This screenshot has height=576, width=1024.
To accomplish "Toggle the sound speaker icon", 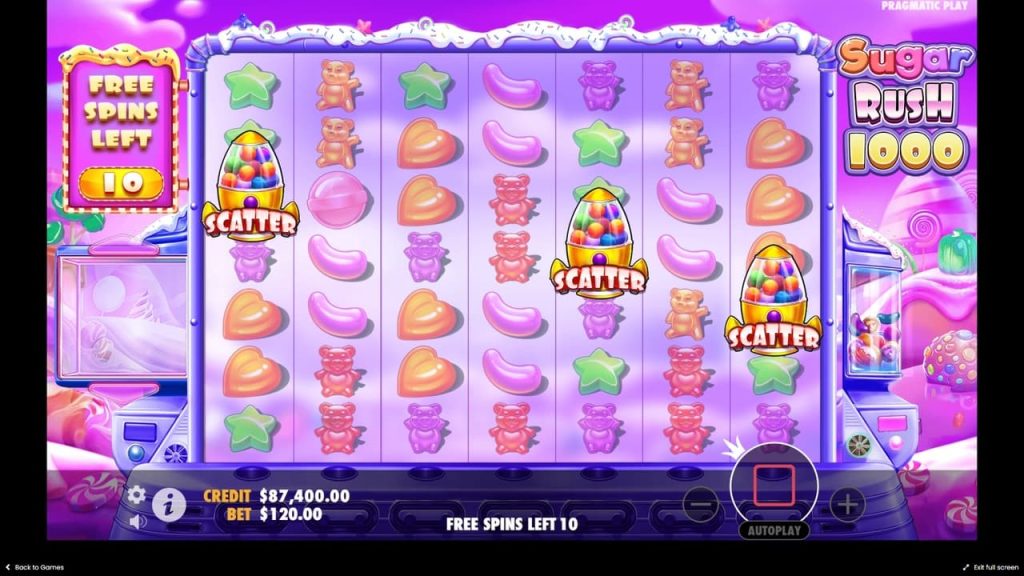I will [x=137, y=521].
